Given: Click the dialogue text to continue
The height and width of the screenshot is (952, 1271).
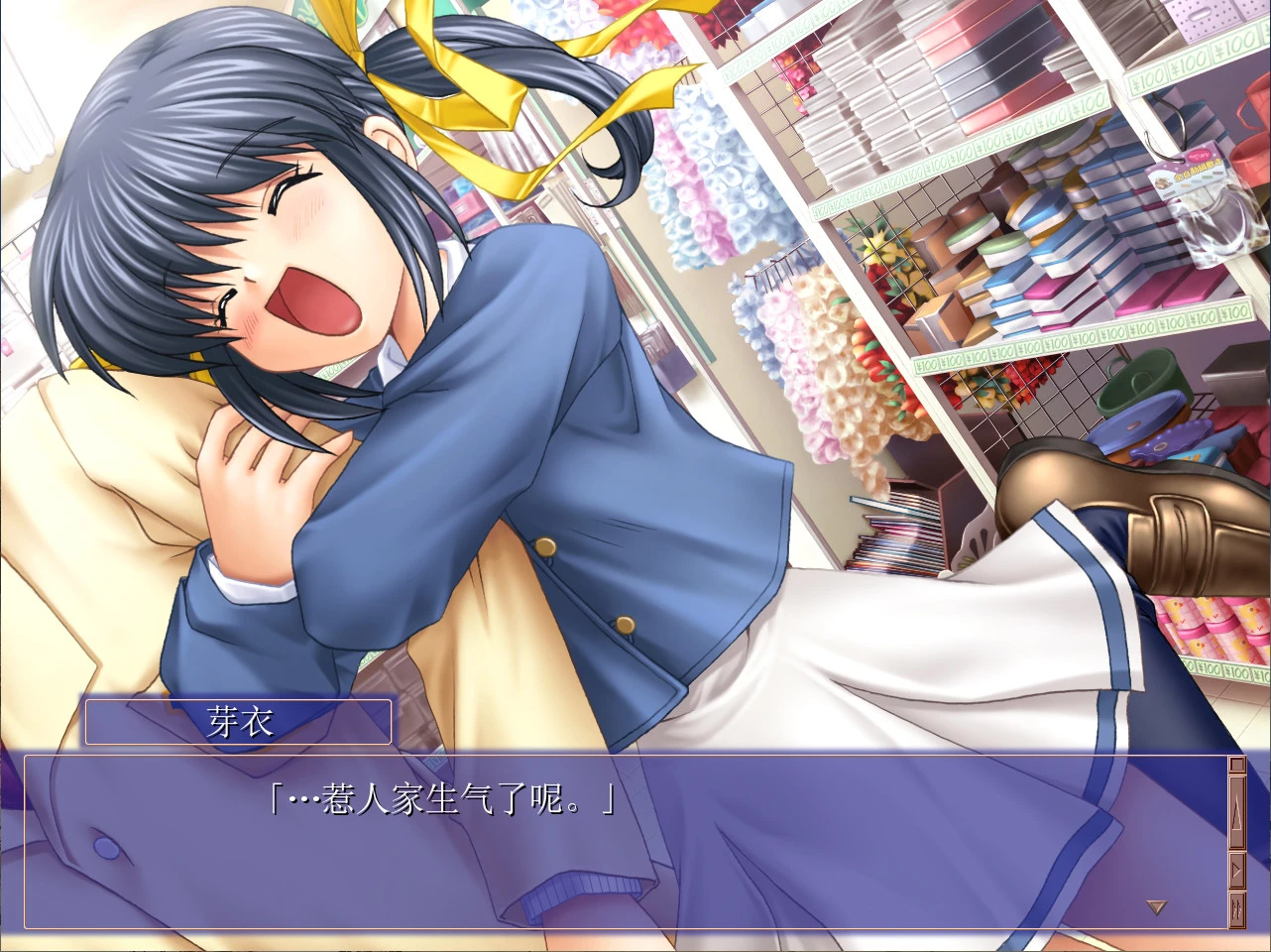Looking at the screenshot, I should click(440, 797).
